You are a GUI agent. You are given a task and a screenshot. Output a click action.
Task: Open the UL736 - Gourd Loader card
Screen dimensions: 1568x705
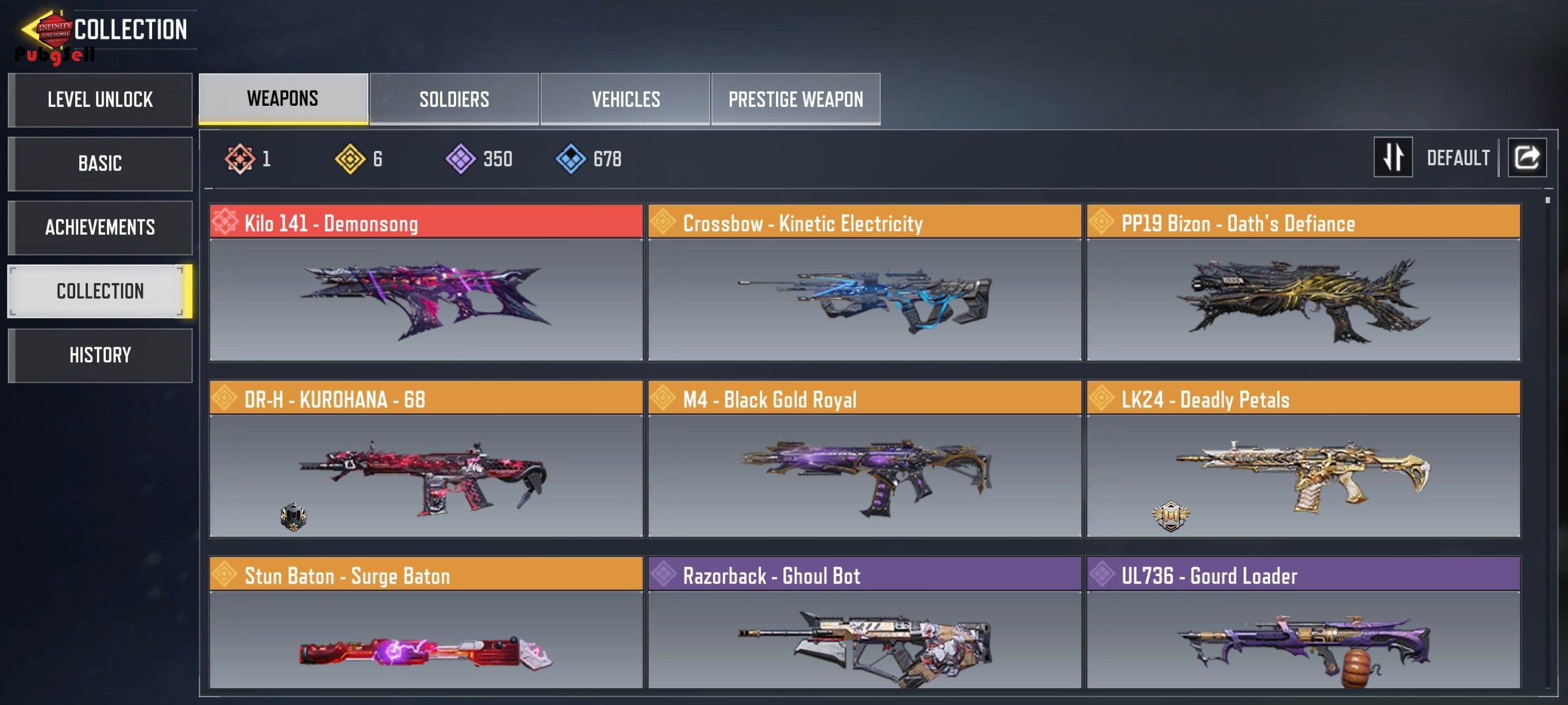click(1303, 624)
